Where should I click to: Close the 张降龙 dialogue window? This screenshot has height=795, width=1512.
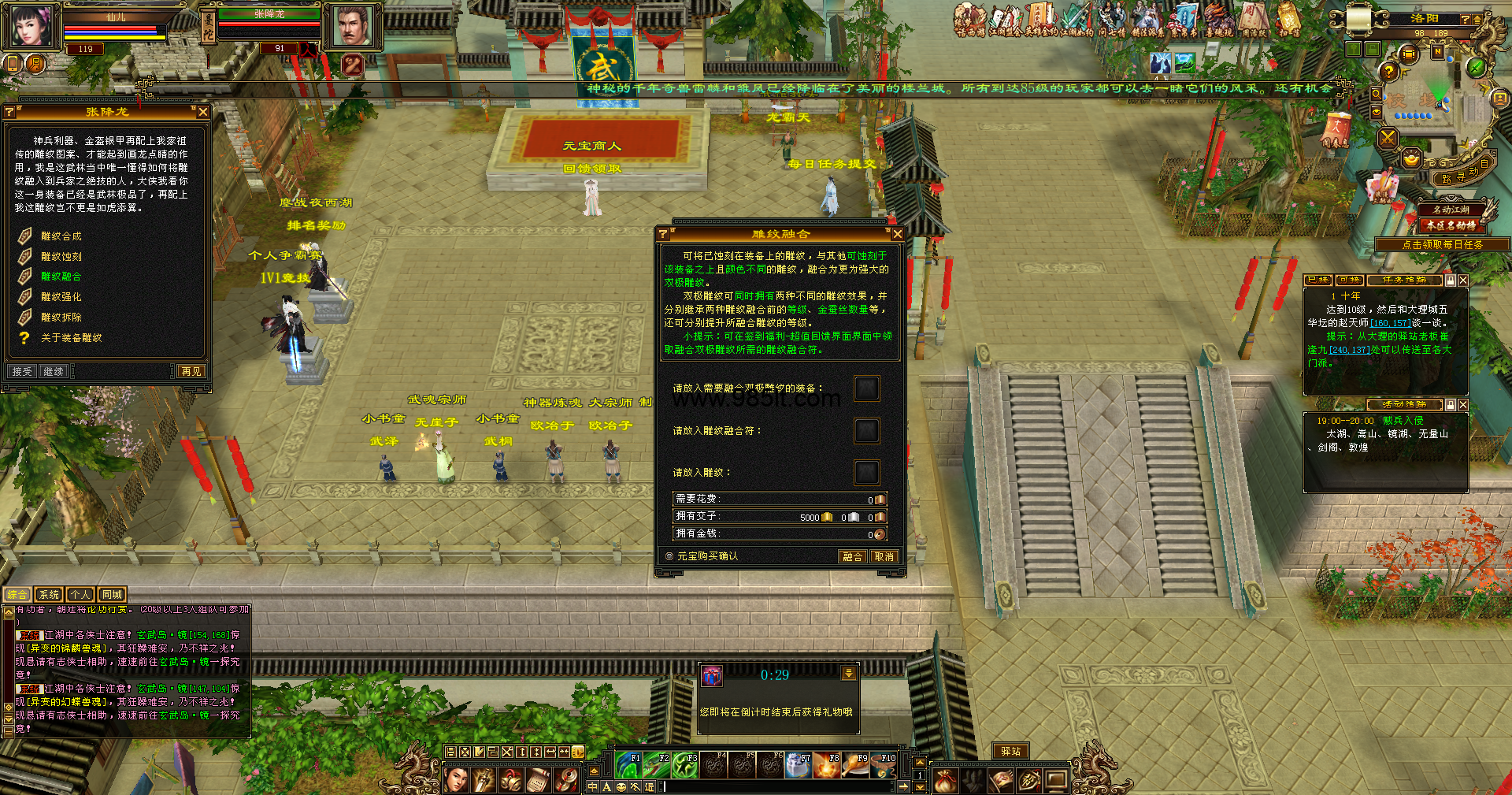click(x=203, y=113)
